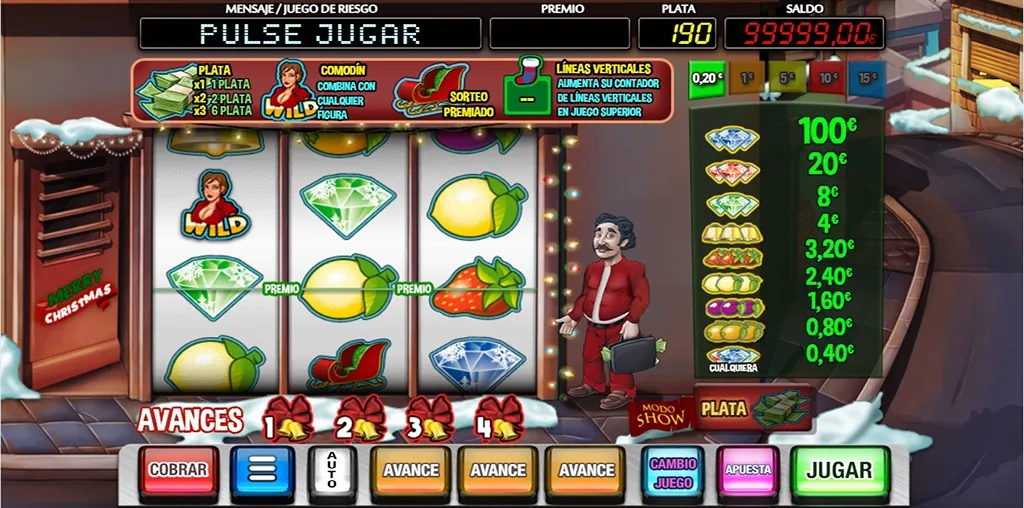Screen dimensions: 1024x508
Task: Change the bet with the pink APUESTA button
Action: 747,470
